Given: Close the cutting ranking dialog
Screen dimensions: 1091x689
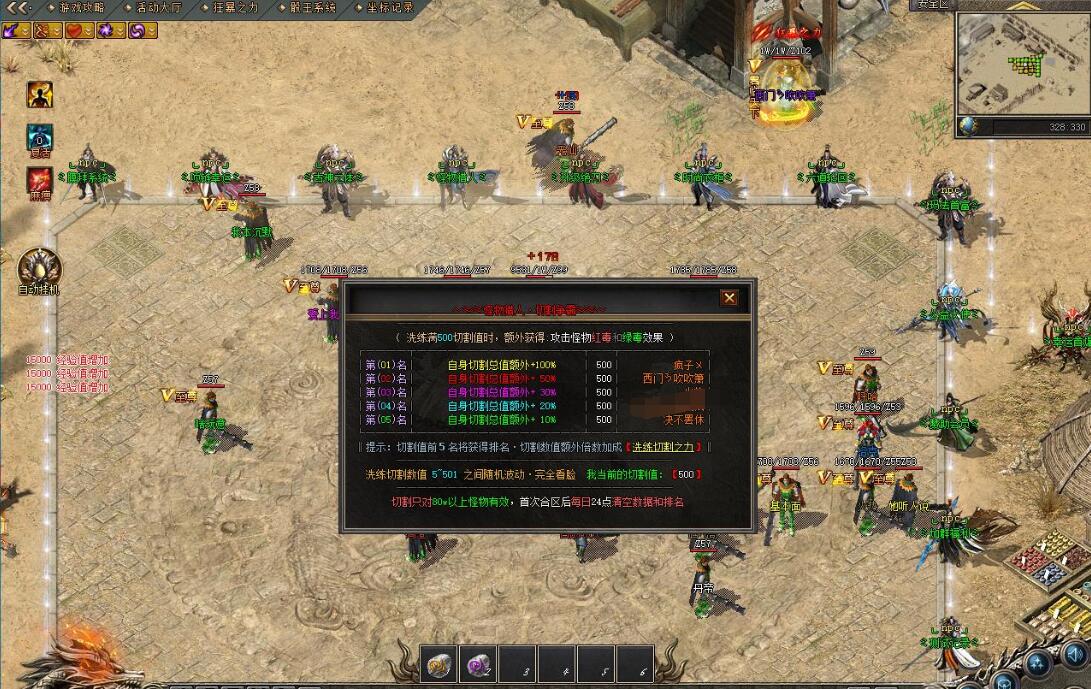Looking at the screenshot, I should (x=729, y=298).
